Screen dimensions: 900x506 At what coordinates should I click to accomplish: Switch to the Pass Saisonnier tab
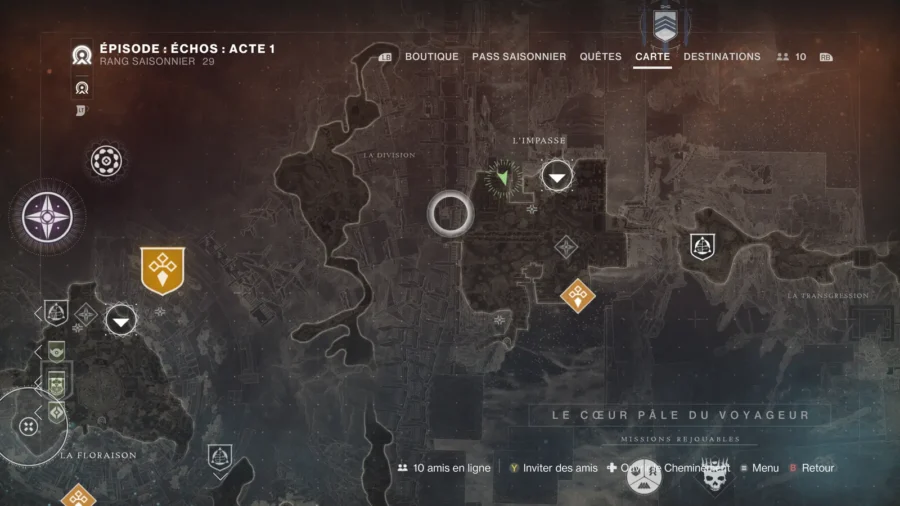[518, 57]
